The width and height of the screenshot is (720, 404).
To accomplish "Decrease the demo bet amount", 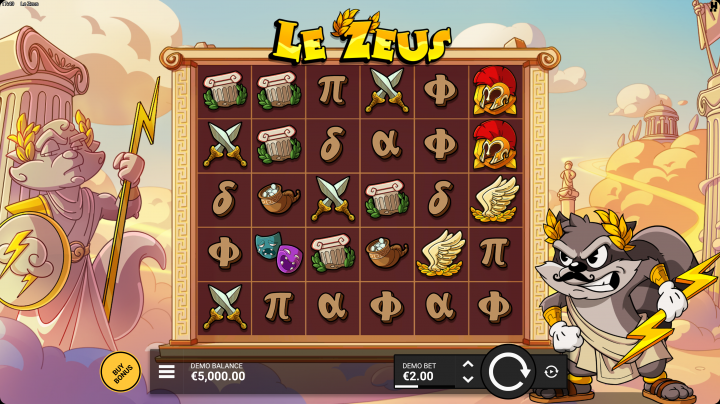I will click(467, 380).
